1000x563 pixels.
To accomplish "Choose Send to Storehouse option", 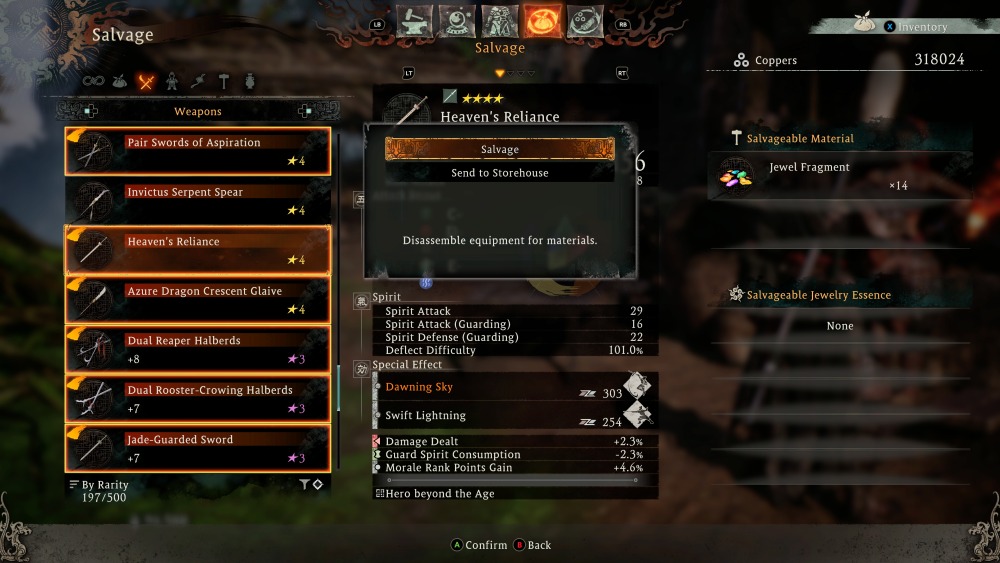I will 499,173.
